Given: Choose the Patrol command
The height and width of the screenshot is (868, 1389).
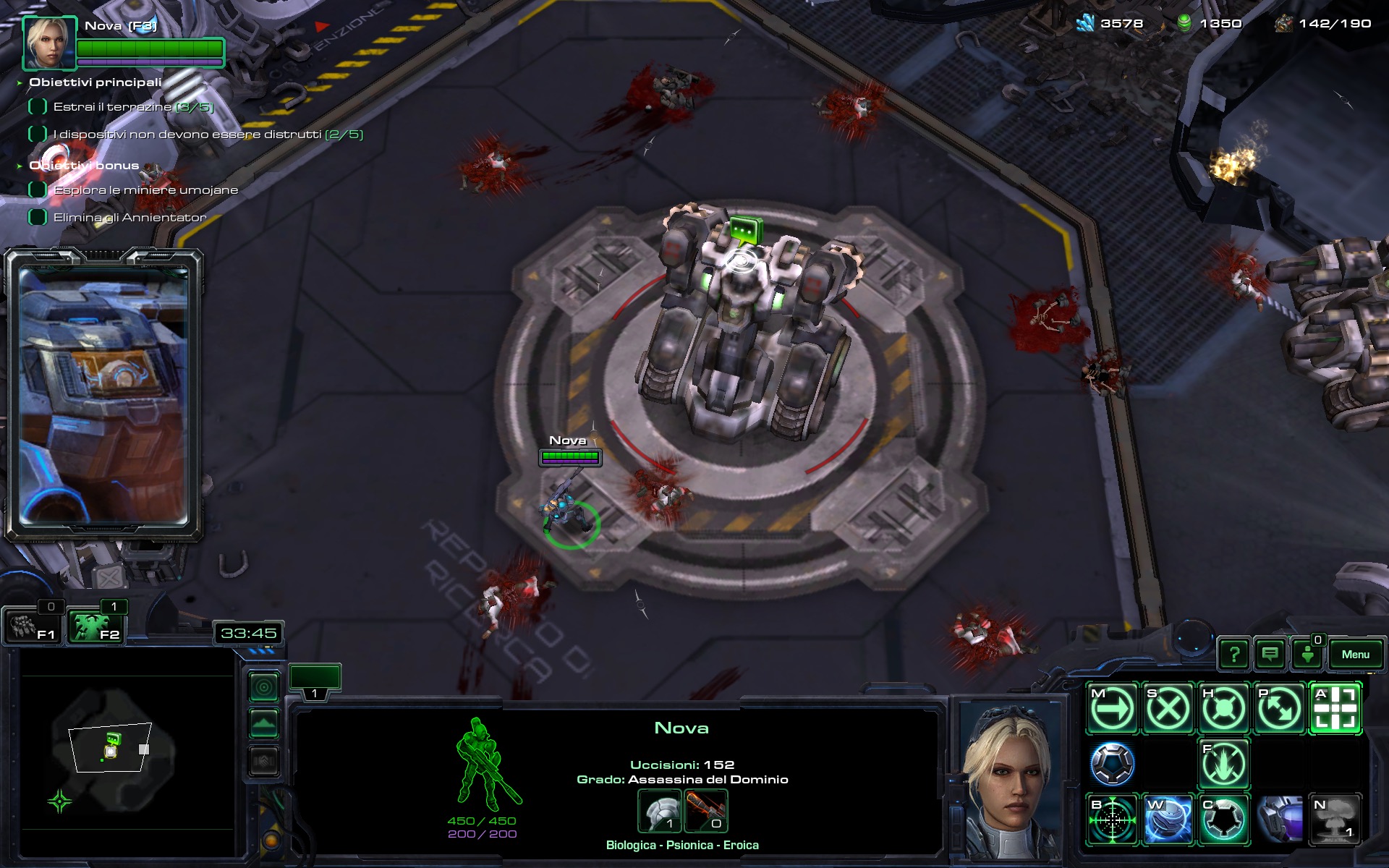Looking at the screenshot, I should pyautogui.click(x=1279, y=708).
